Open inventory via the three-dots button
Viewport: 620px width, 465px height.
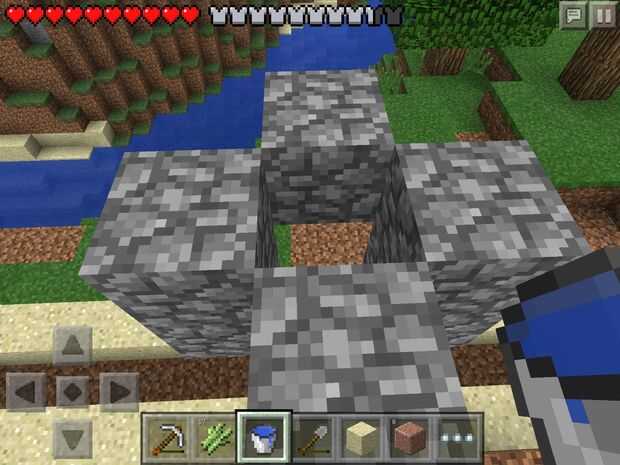[x=459, y=437]
